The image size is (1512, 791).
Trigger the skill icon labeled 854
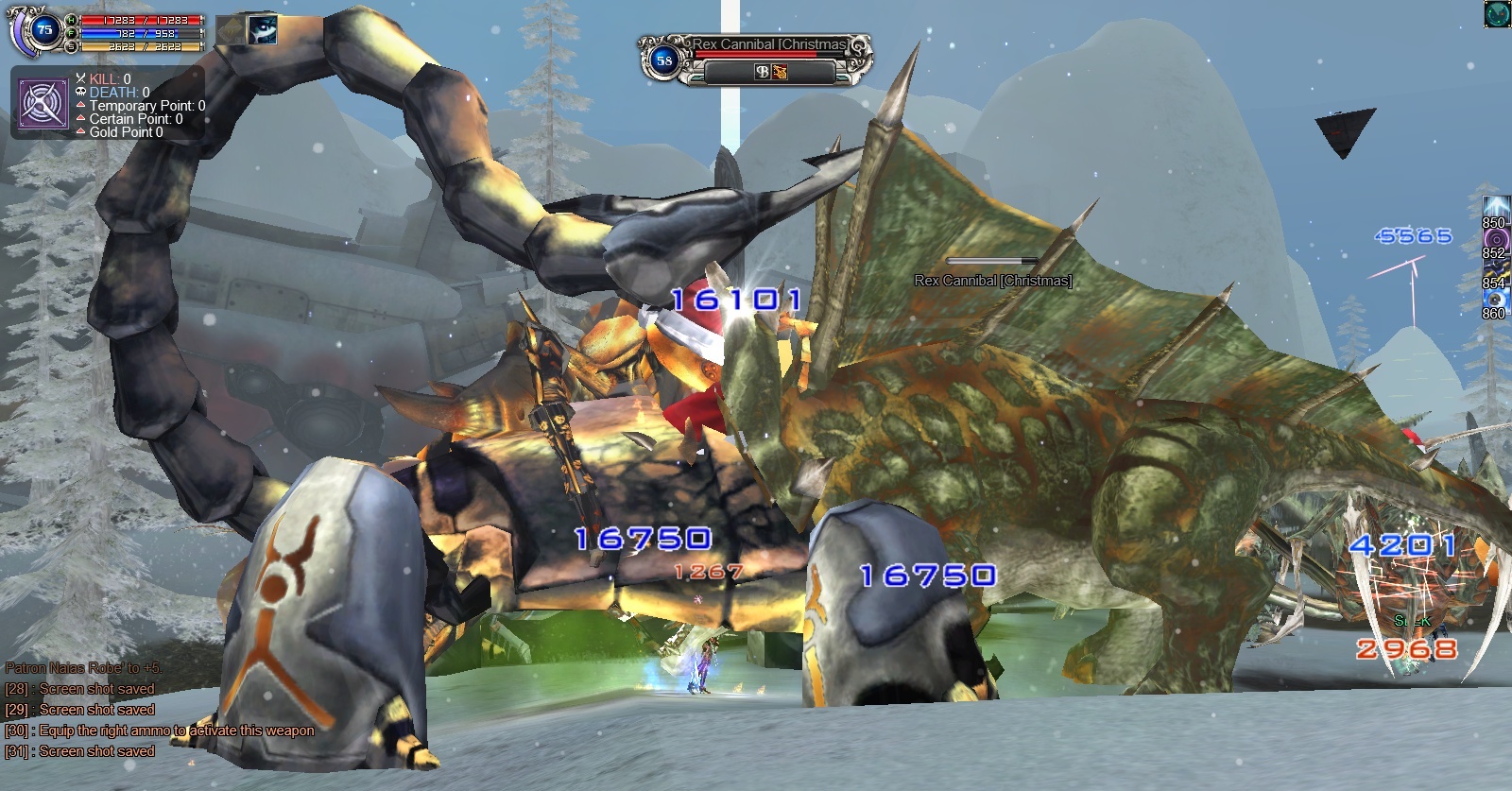point(1495,269)
